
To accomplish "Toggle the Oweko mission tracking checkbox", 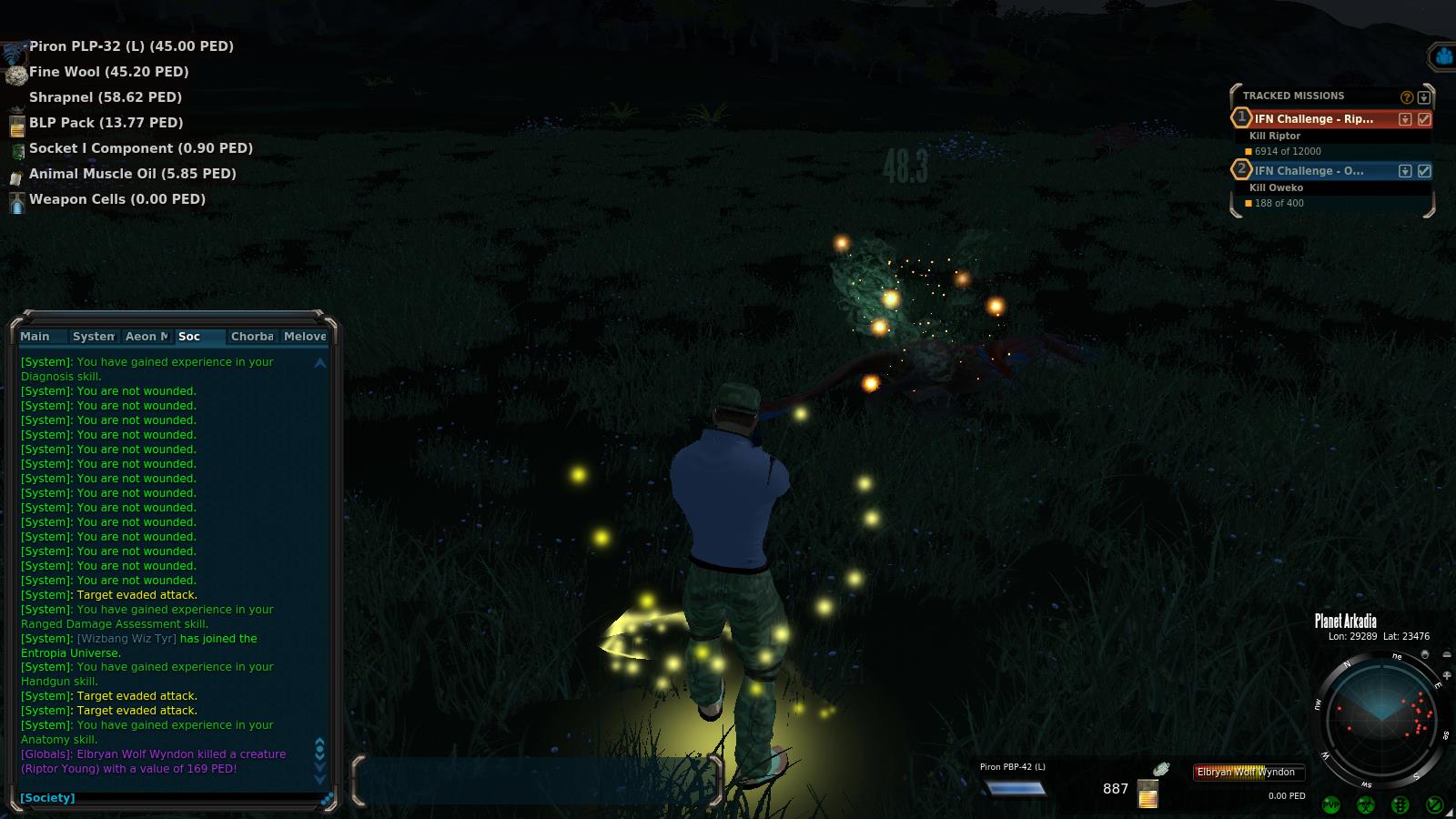I will point(1424,171).
